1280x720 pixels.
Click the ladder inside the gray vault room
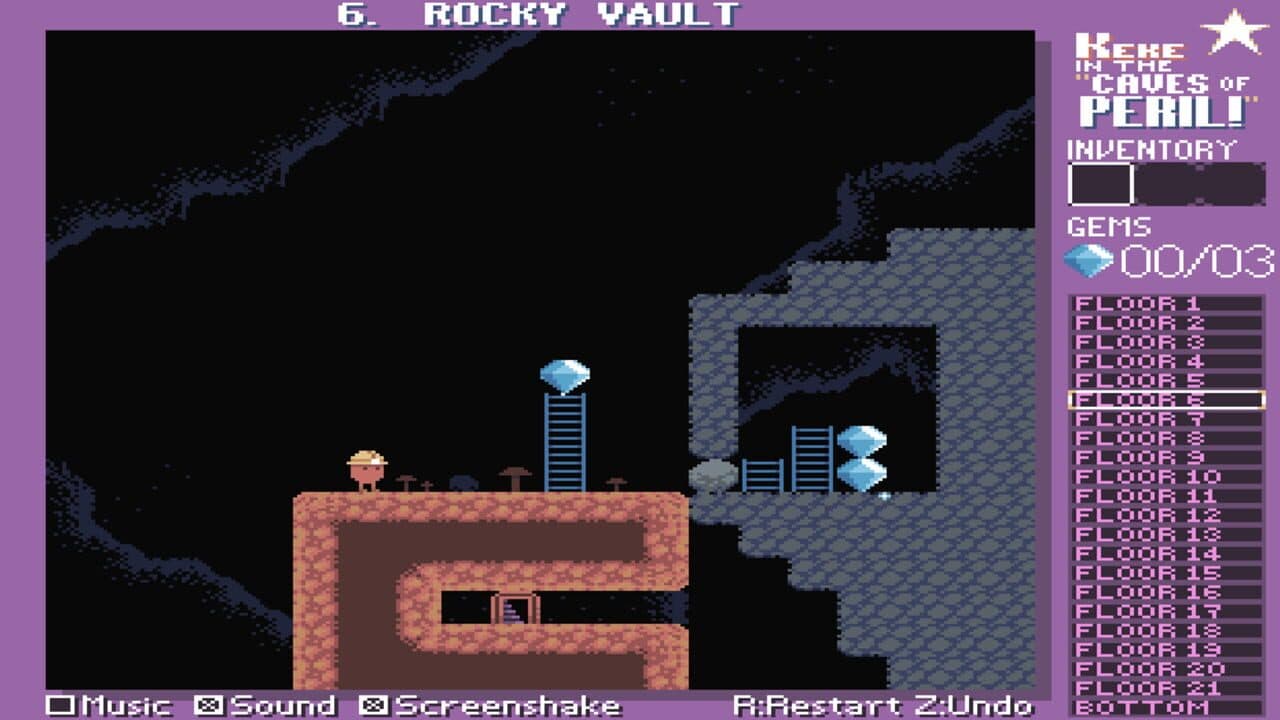point(813,458)
